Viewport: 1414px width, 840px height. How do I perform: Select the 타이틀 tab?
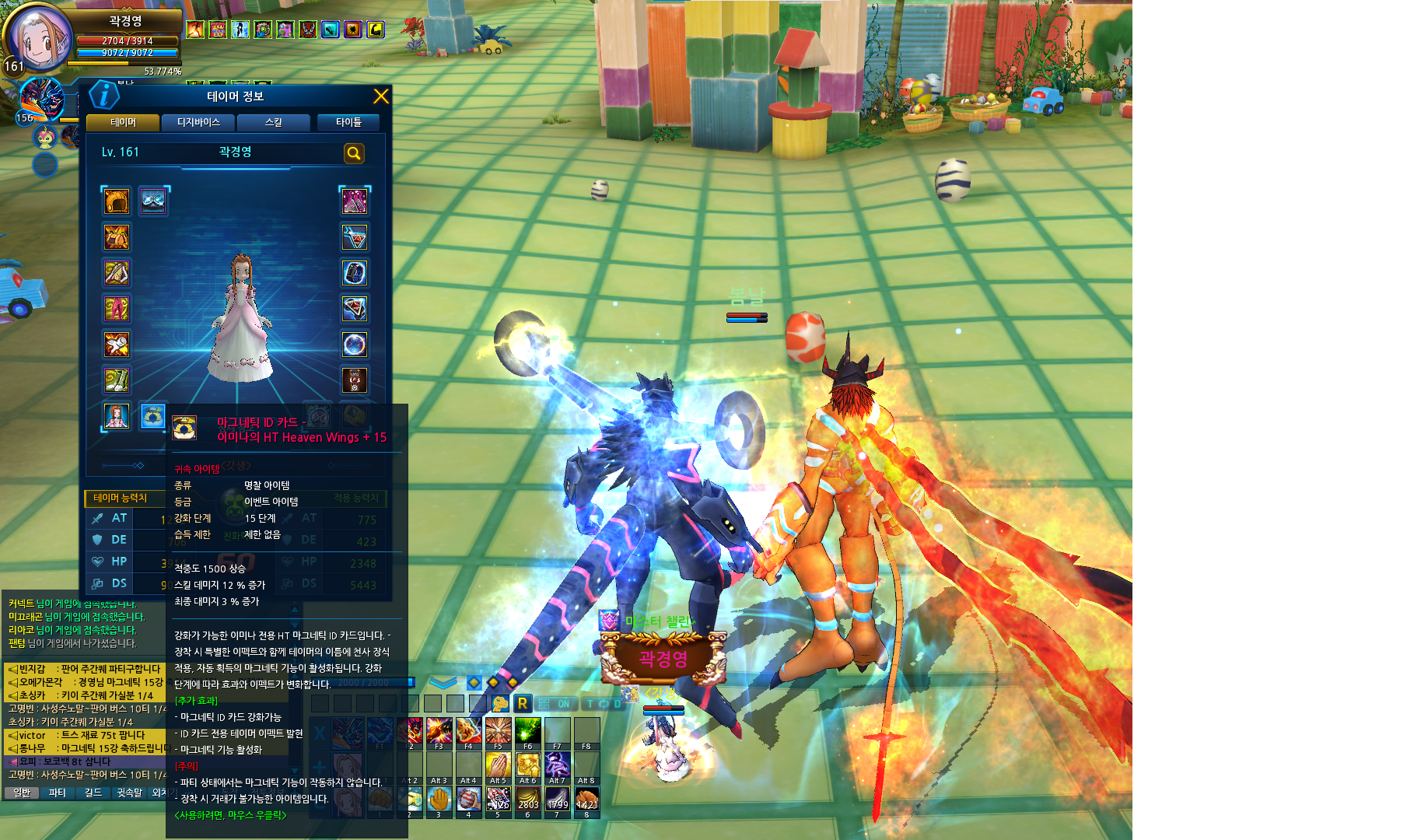[348, 123]
